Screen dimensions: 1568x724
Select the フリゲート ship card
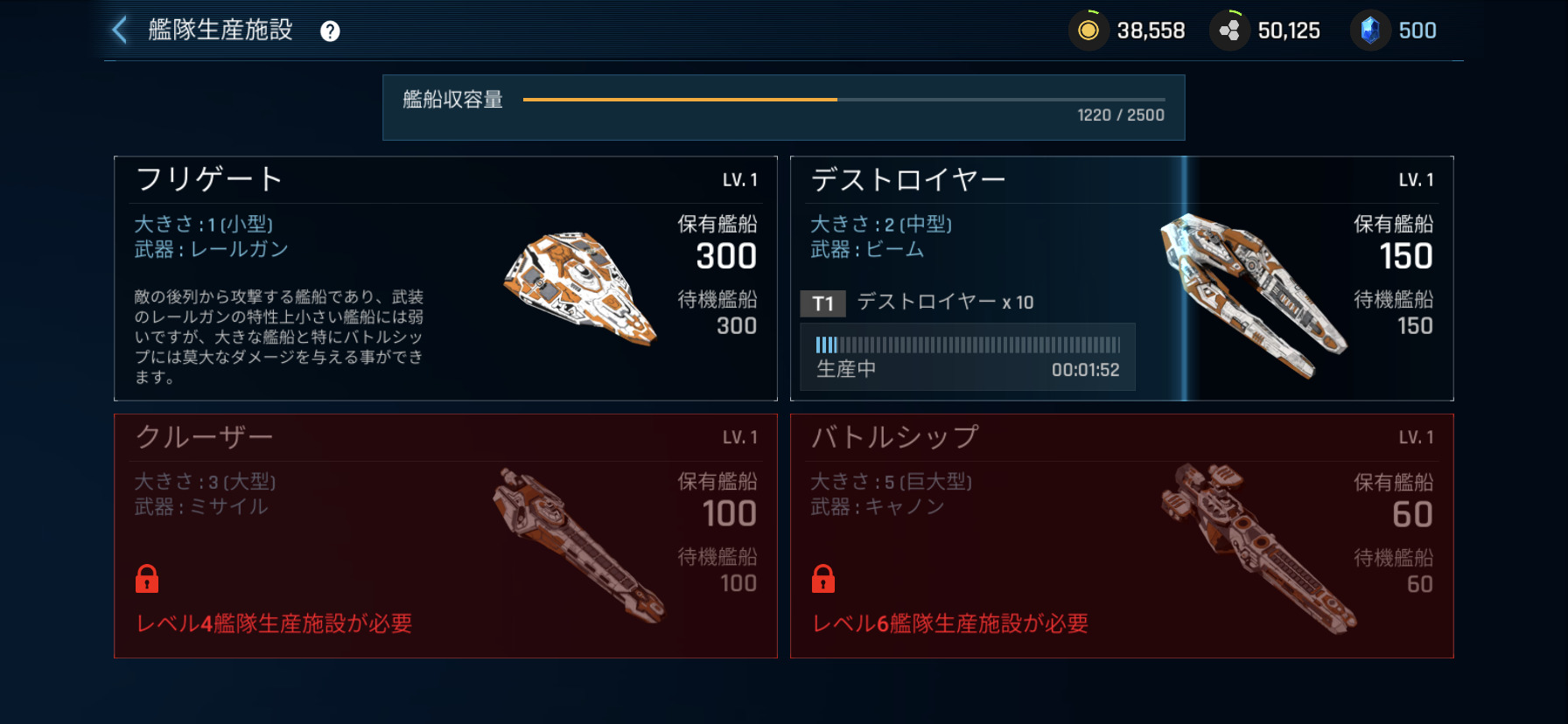pos(445,278)
